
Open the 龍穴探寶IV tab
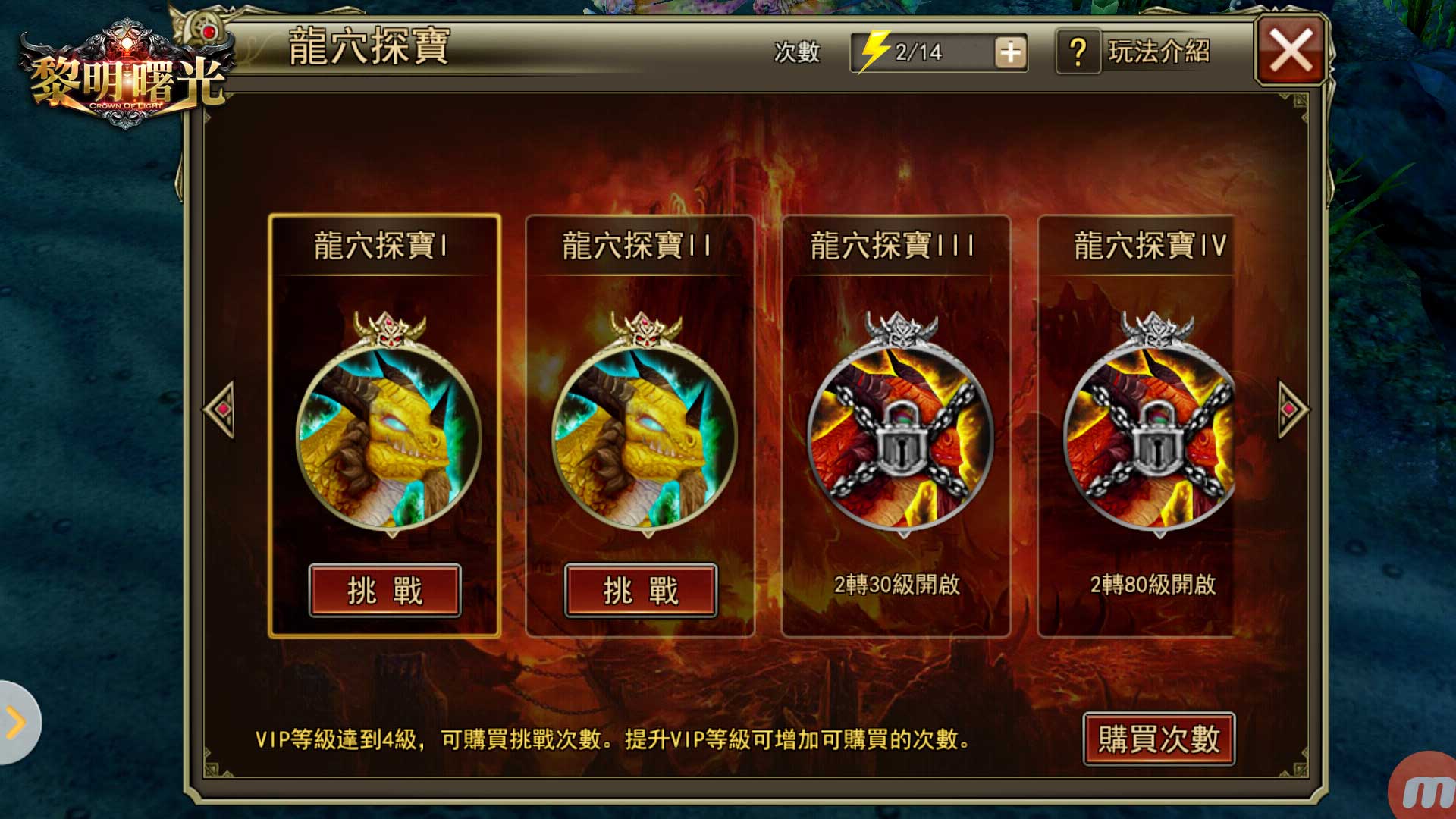coord(1153,246)
